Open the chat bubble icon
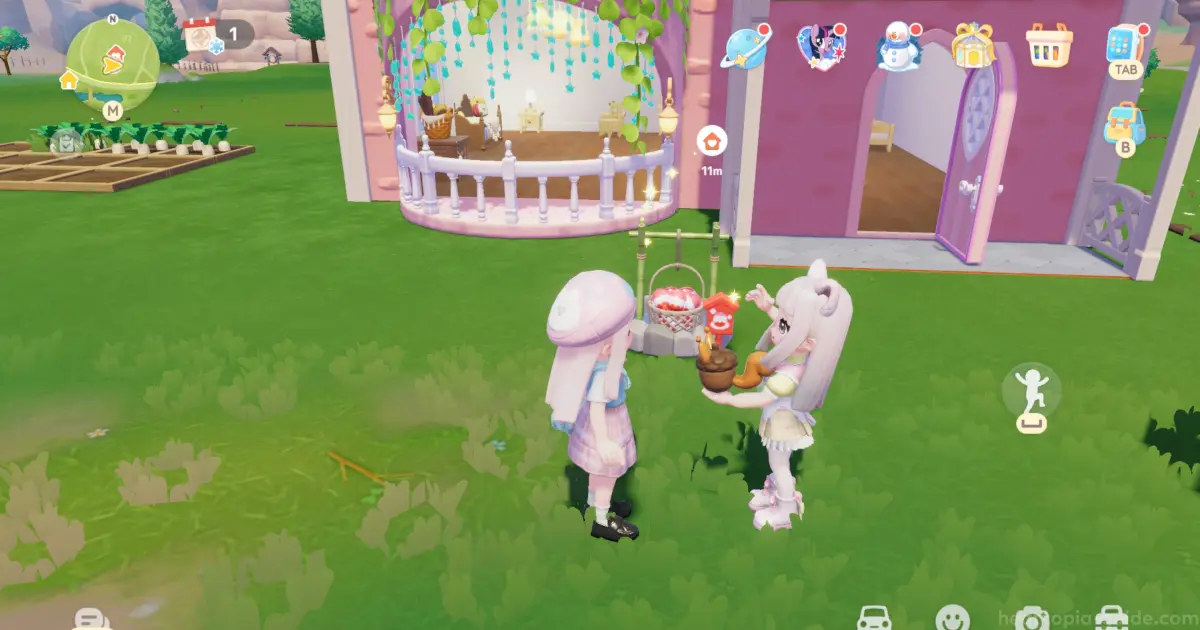 92,620
